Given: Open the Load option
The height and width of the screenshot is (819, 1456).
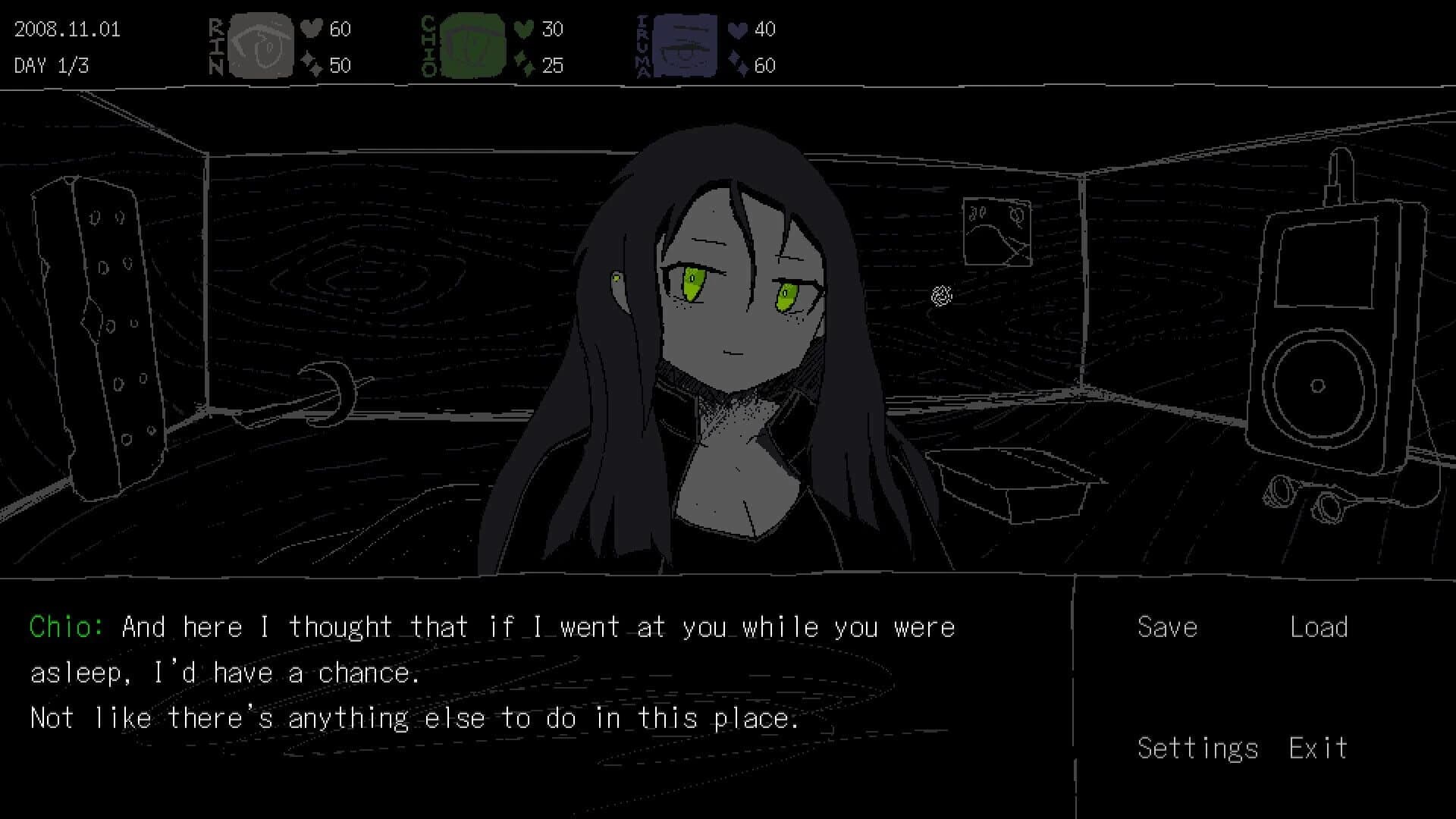Looking at the screenshot, I should [x=1318, y=626].
